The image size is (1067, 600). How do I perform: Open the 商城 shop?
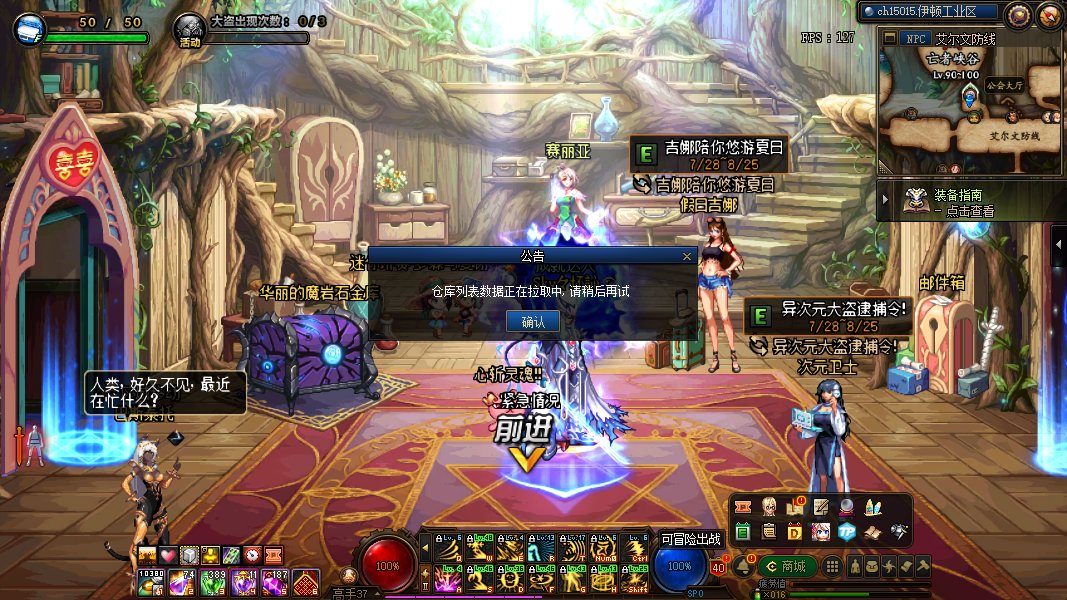(x=788, y=567)
